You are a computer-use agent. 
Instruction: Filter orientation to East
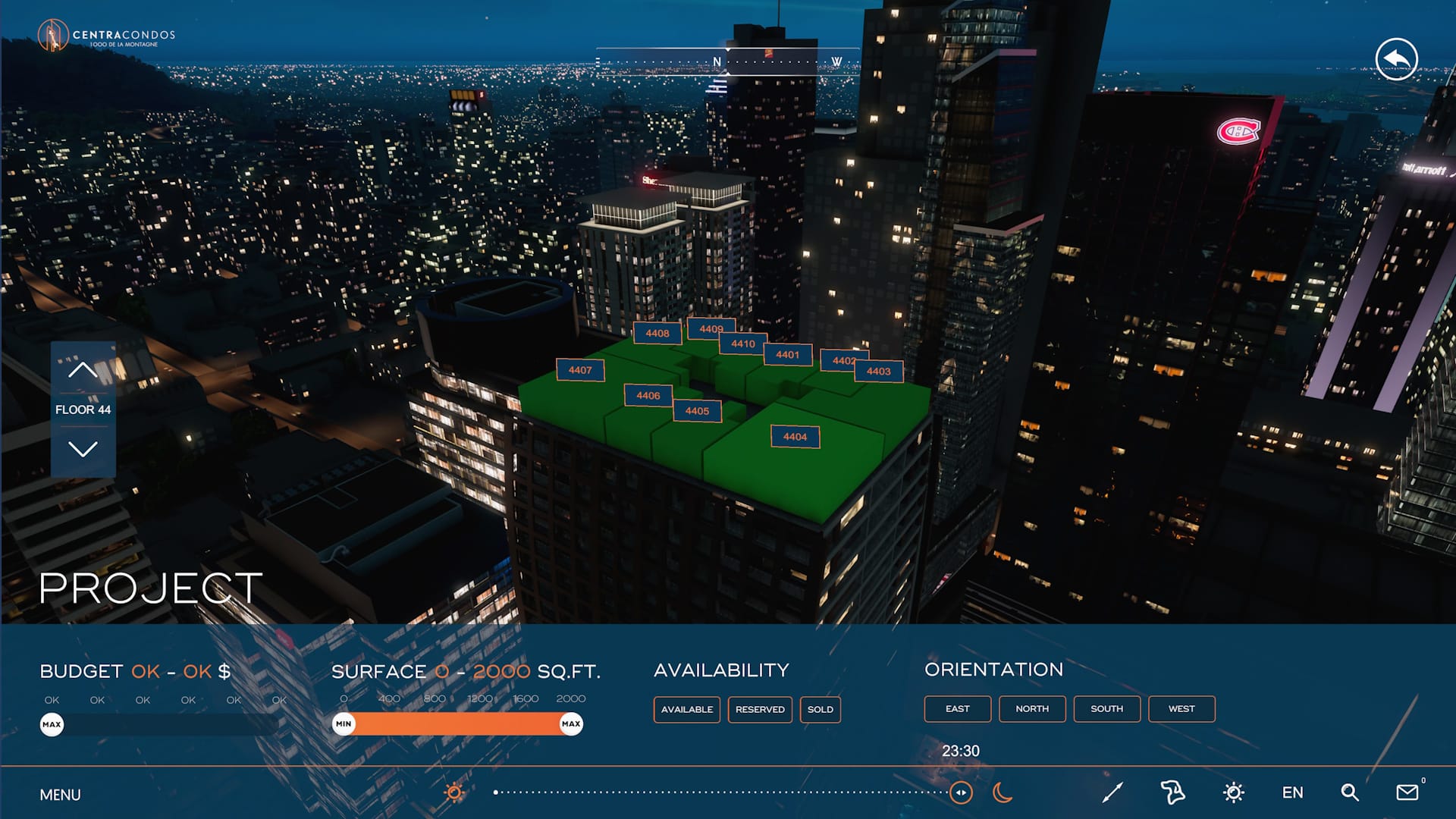(957, 709)
